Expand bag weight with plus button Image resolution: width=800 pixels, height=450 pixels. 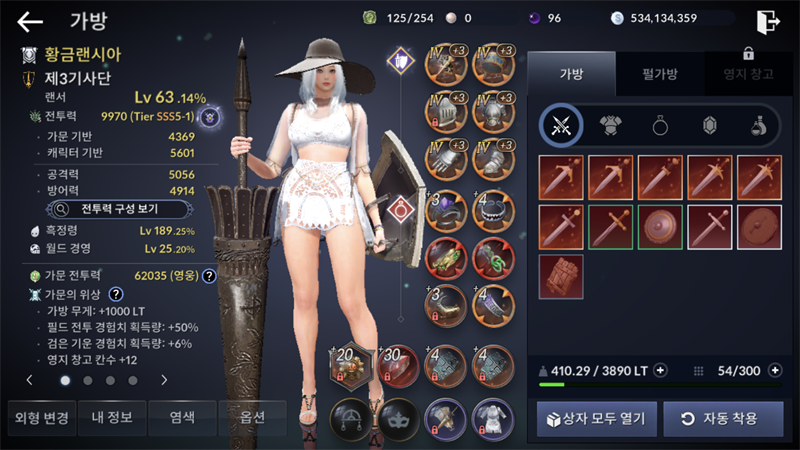tap(660, 370)
